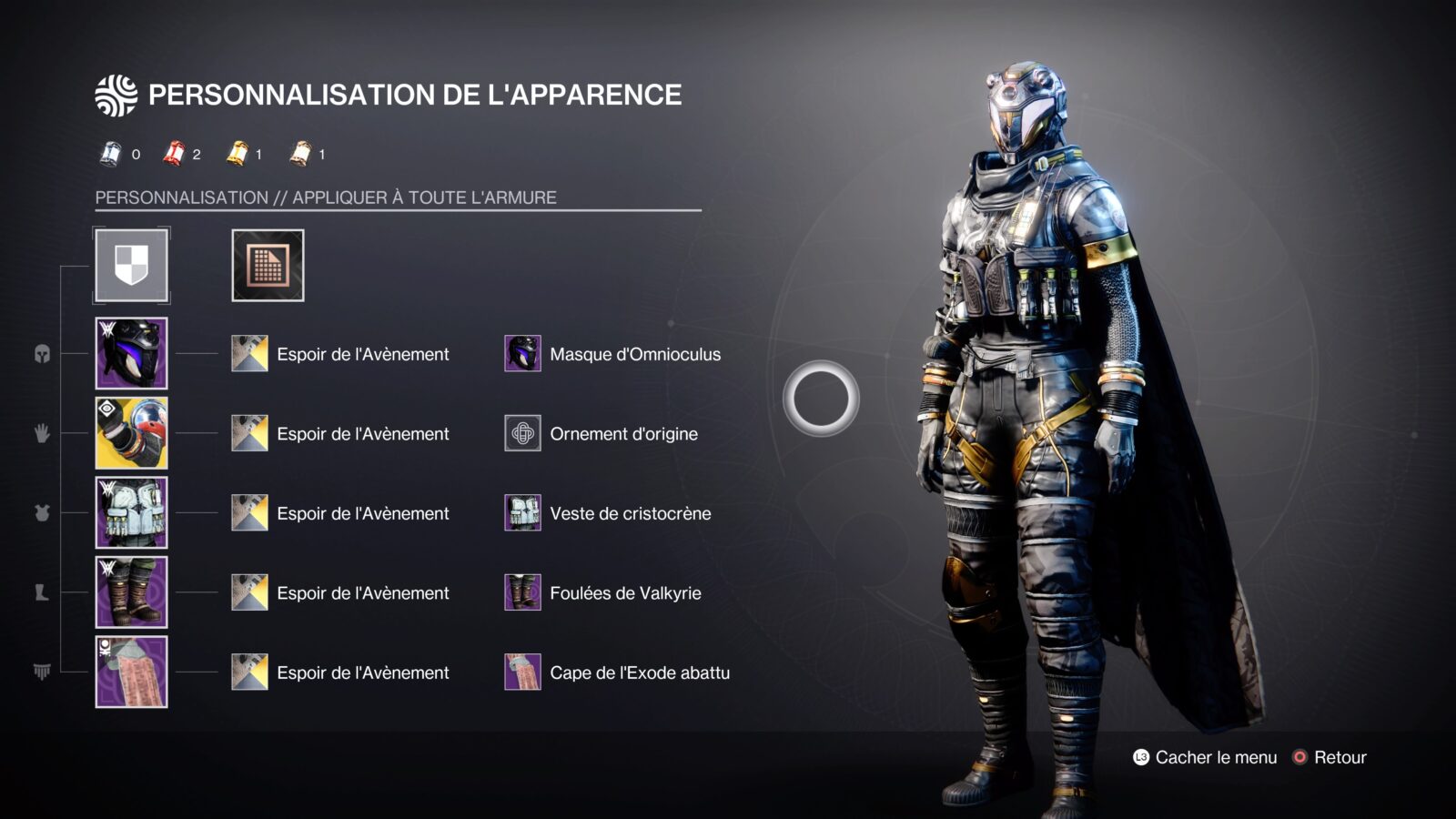The height and width of the screenshot is (819, 1456).
Task: Click the Masque d'Omnioculus ornament icon
Action: click(521, 354)
